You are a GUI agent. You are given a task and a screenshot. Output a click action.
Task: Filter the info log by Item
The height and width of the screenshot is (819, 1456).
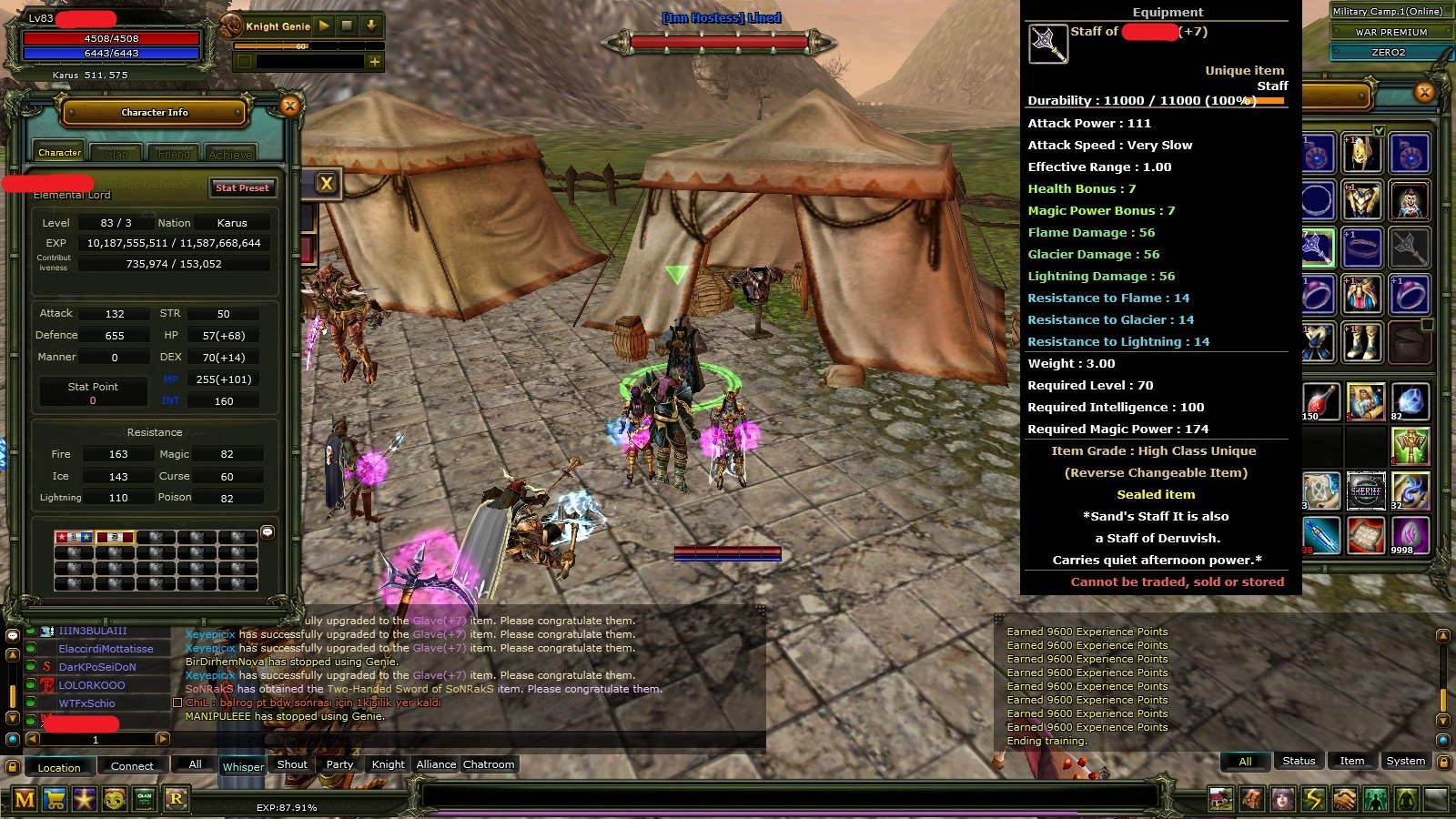tap(1351, 761)
